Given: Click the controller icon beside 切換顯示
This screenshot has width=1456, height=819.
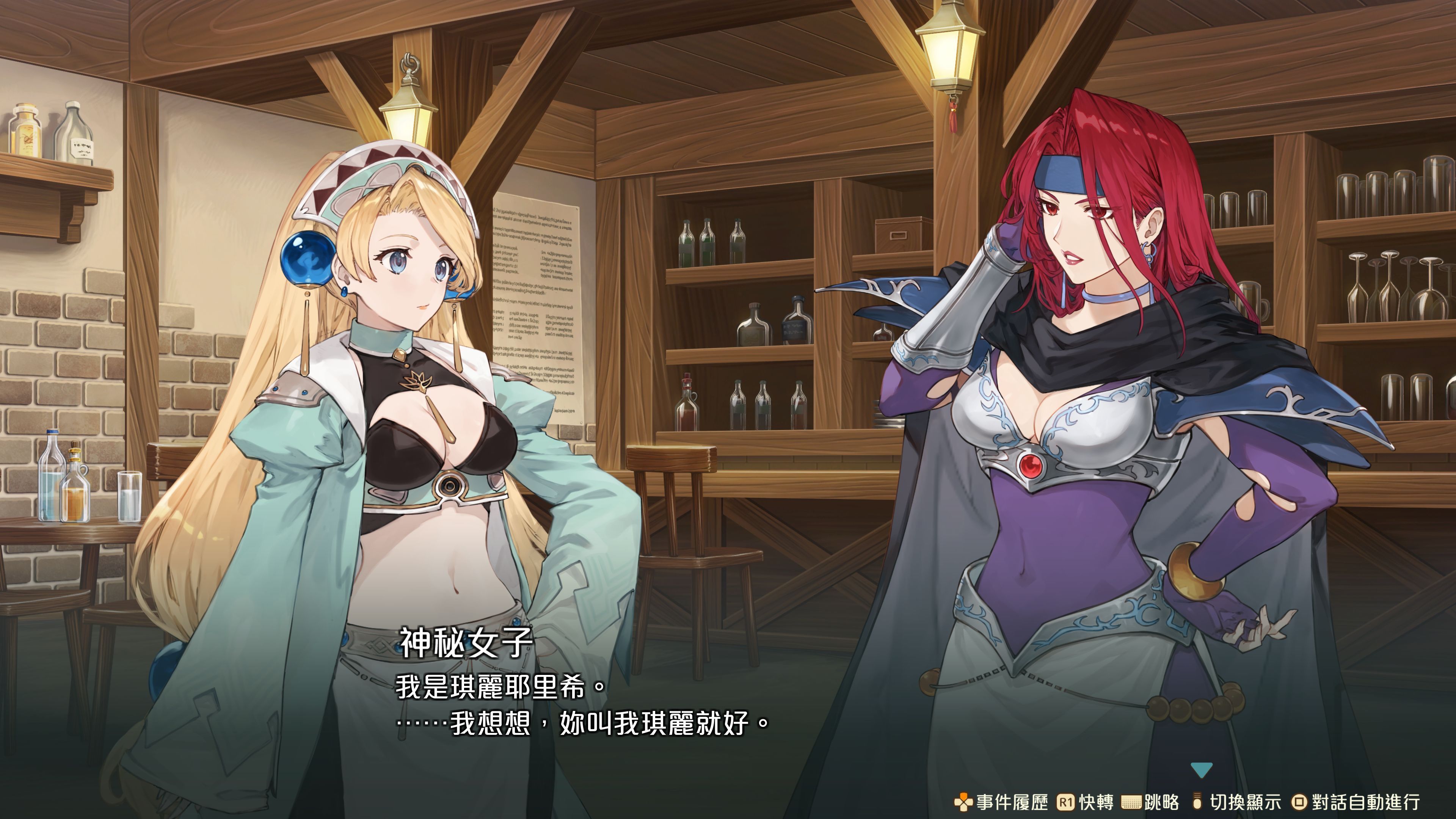Looking at the screenshot, I should (1198, 800).
